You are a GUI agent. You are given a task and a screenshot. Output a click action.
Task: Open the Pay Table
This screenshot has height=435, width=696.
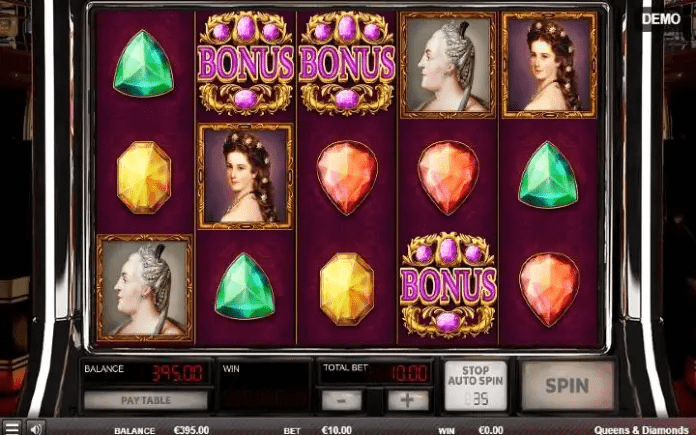(x=145, y=400)
